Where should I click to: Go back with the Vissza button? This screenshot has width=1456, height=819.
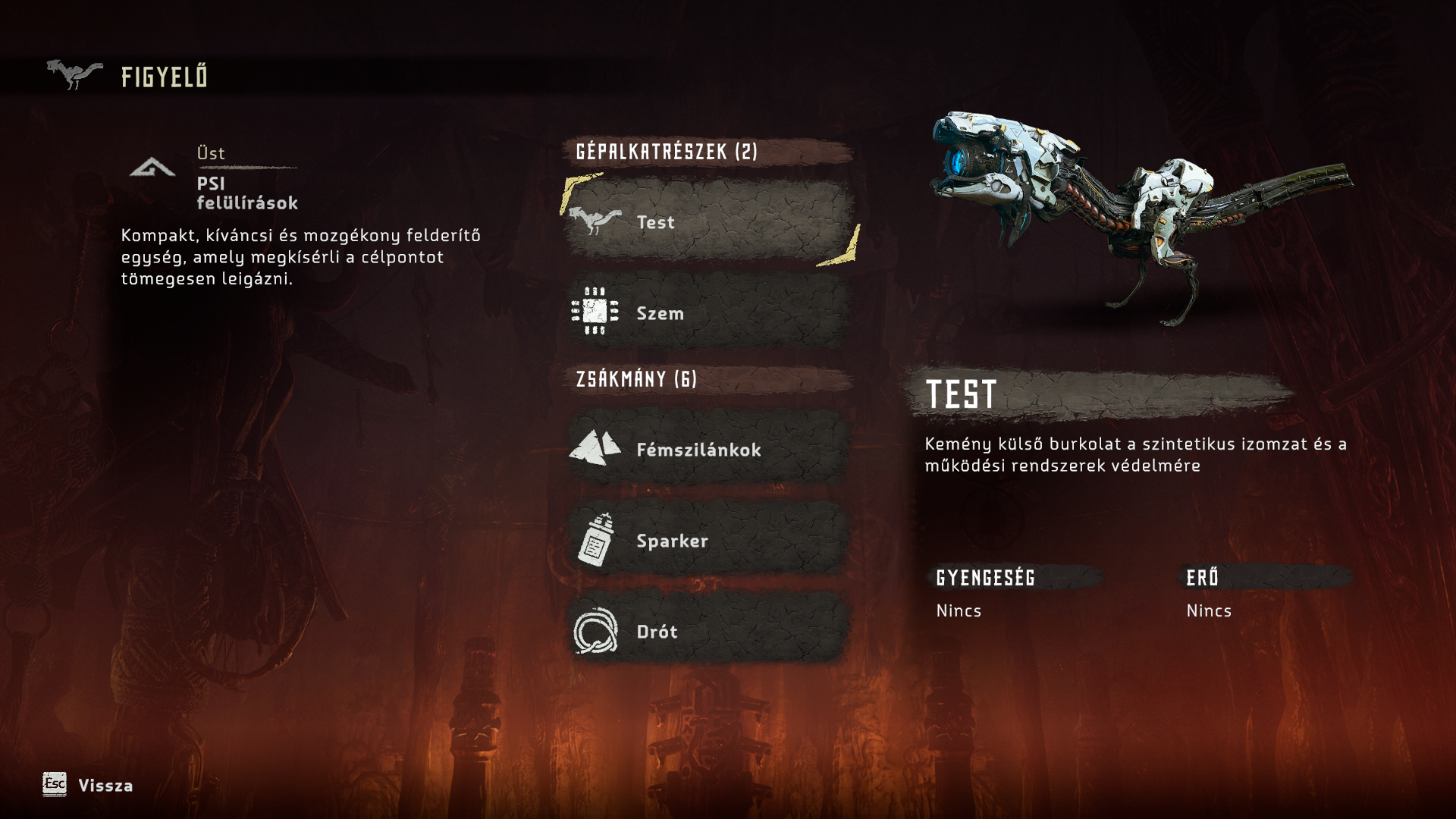88,785
